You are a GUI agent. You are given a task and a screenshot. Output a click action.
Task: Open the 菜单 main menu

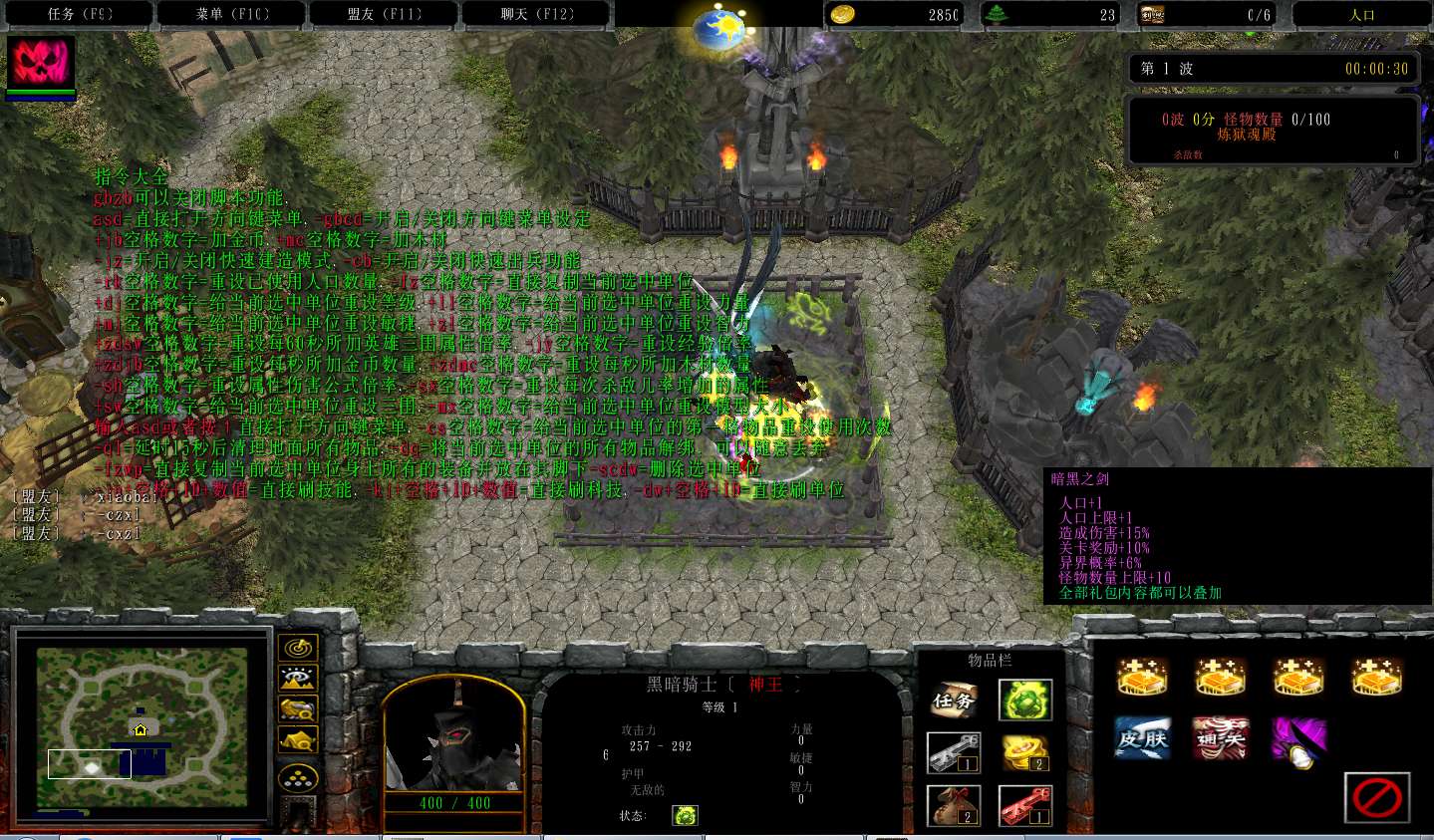(232, 14)
